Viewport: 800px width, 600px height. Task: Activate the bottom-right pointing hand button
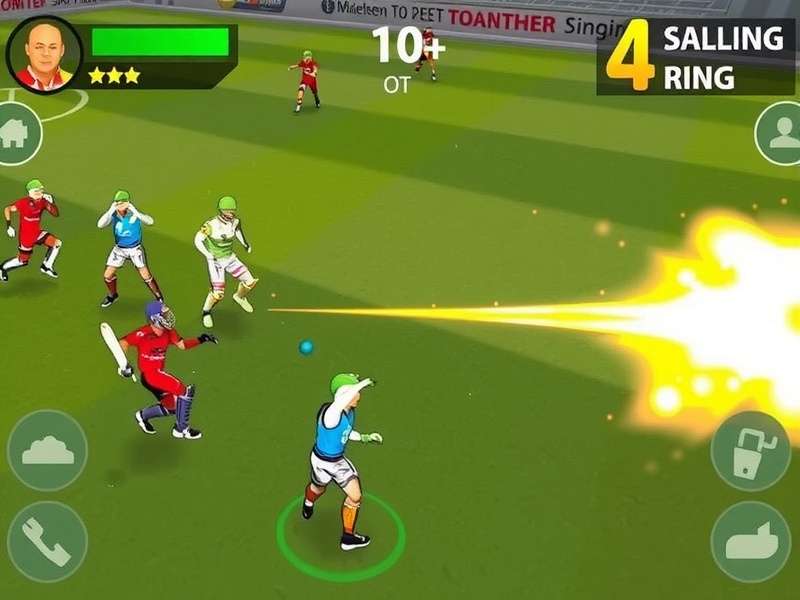coord(750,541)
